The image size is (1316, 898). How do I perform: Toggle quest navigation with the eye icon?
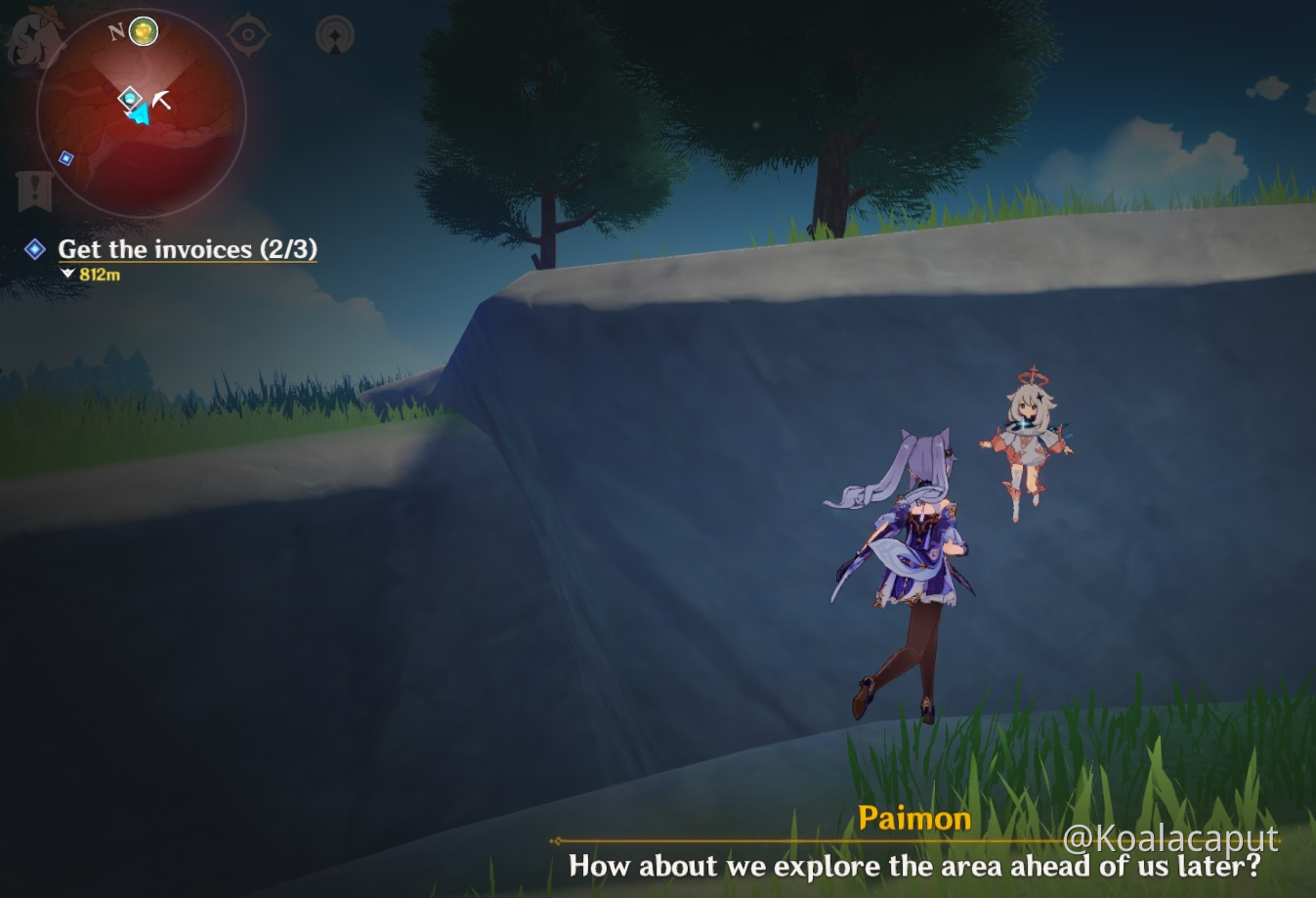coord(248,32)
